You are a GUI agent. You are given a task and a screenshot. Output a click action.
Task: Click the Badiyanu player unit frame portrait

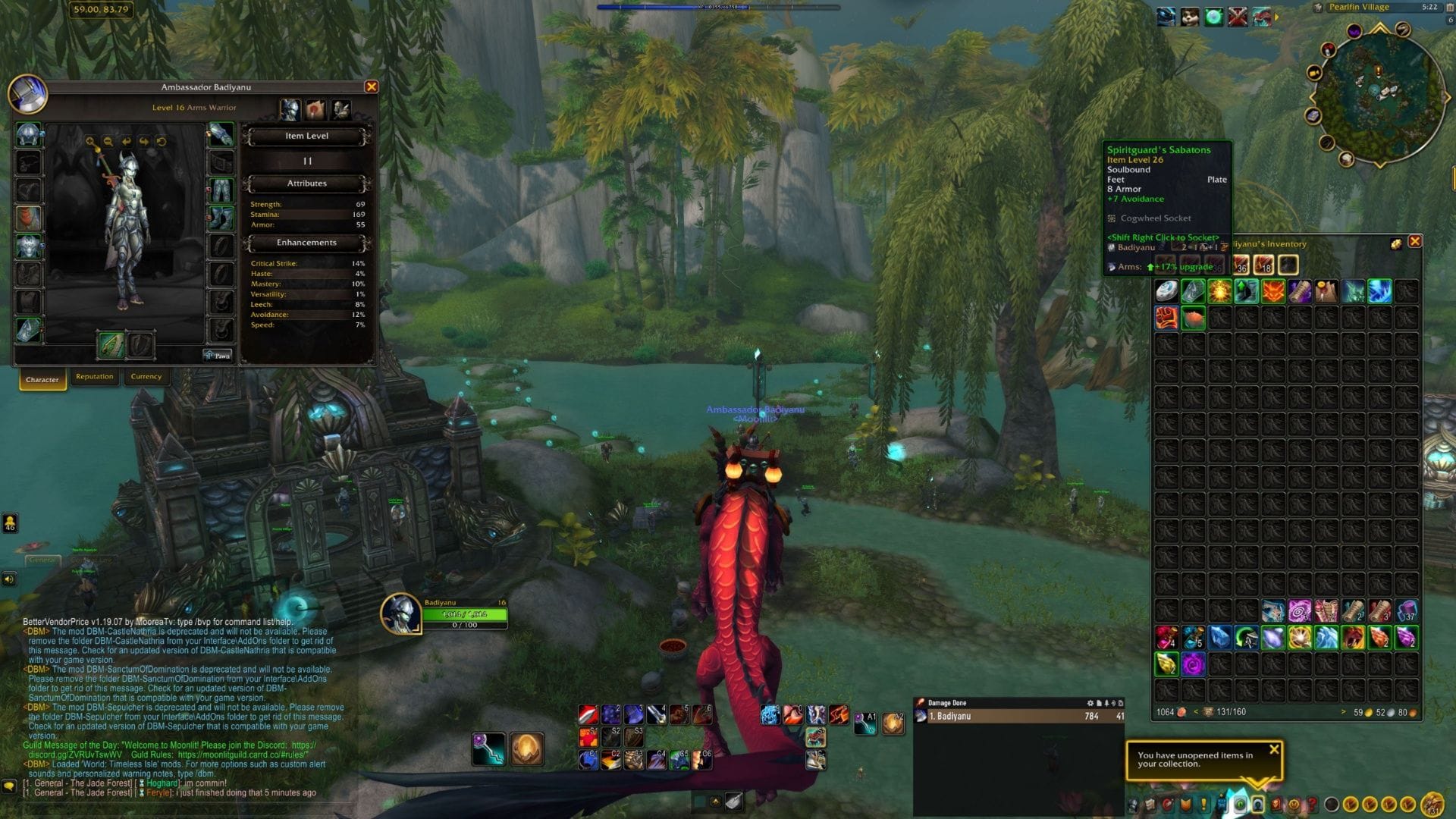click(x=400, y=613)
